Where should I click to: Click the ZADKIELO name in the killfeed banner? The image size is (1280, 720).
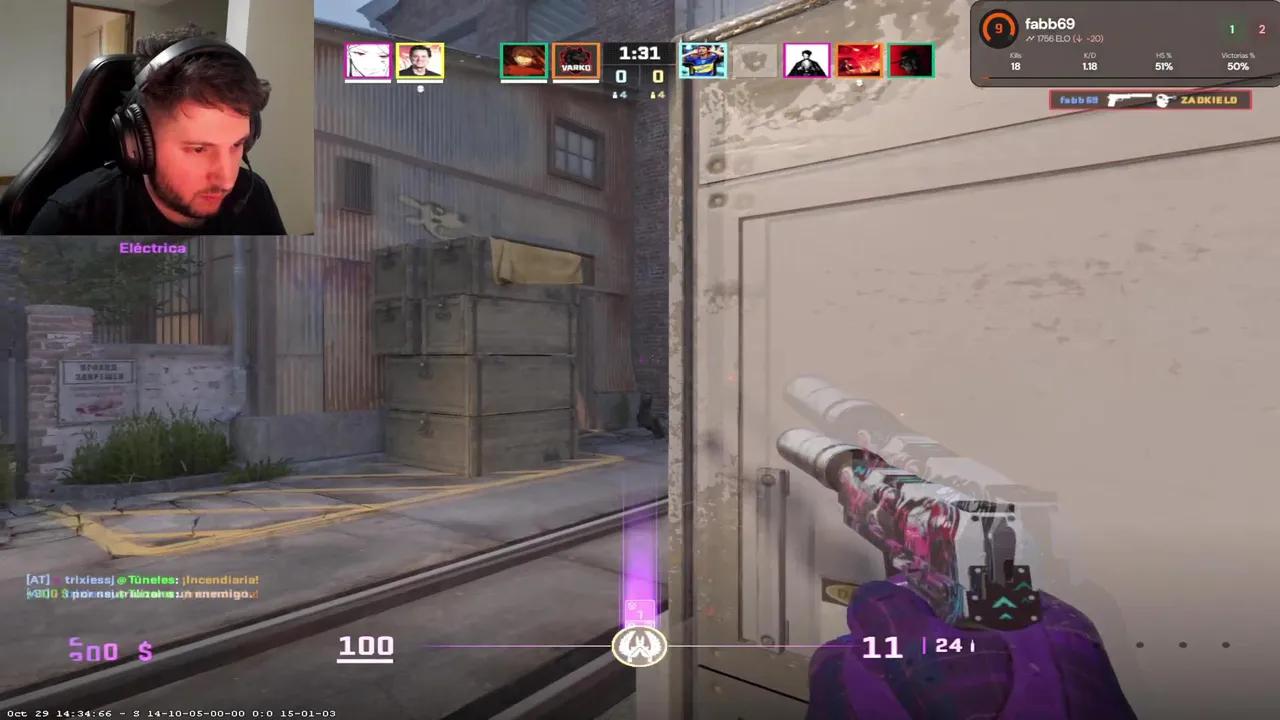[1207, 100]
